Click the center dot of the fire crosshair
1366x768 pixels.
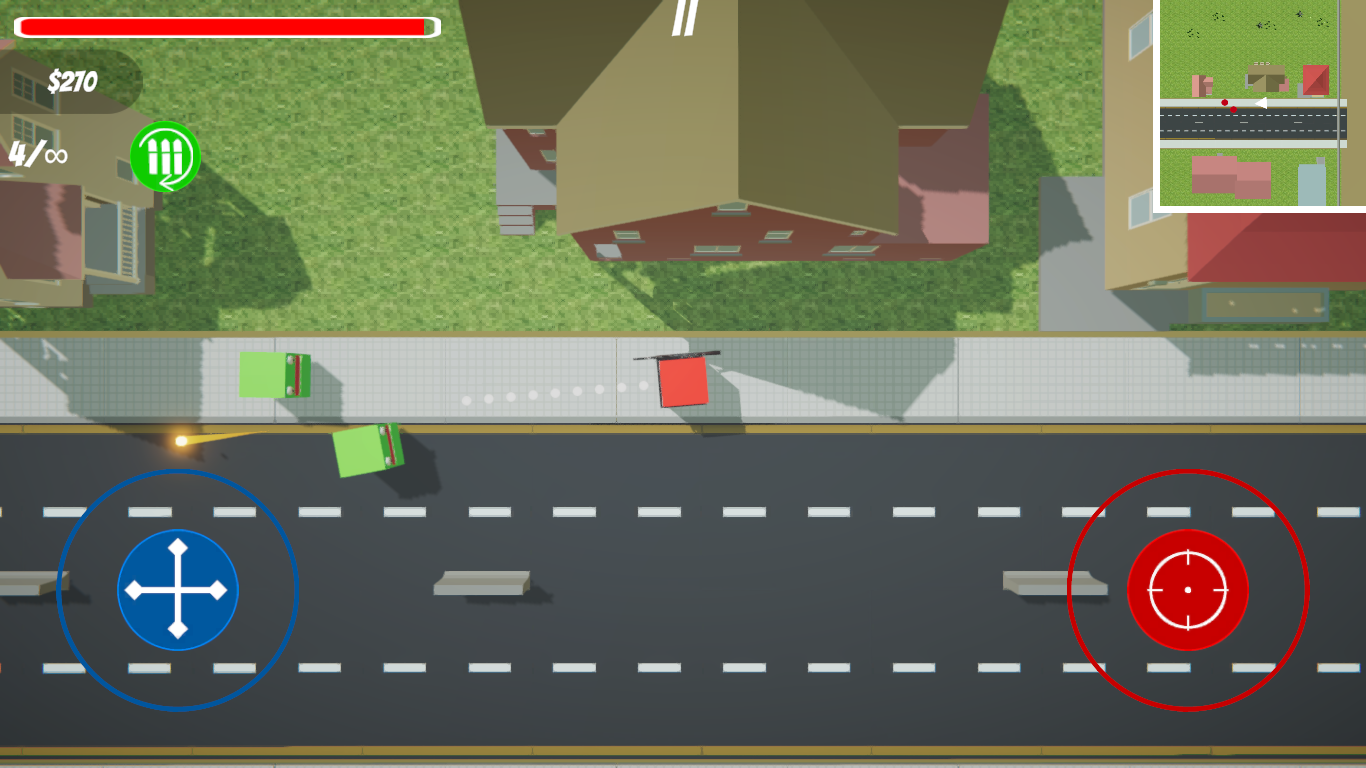point(1188,590)
